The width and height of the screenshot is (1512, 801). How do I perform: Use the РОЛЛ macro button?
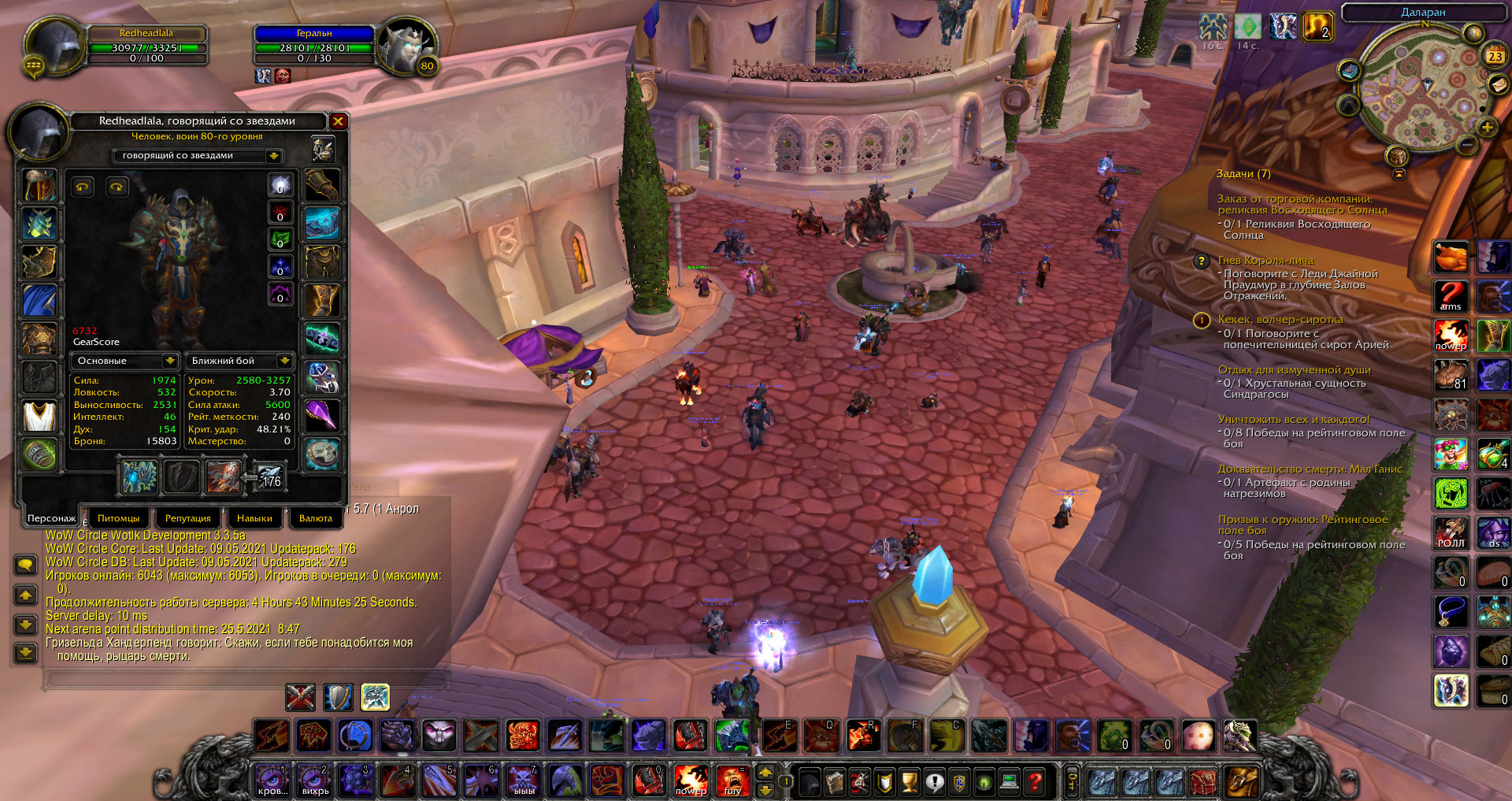(x=1451, y=532)
